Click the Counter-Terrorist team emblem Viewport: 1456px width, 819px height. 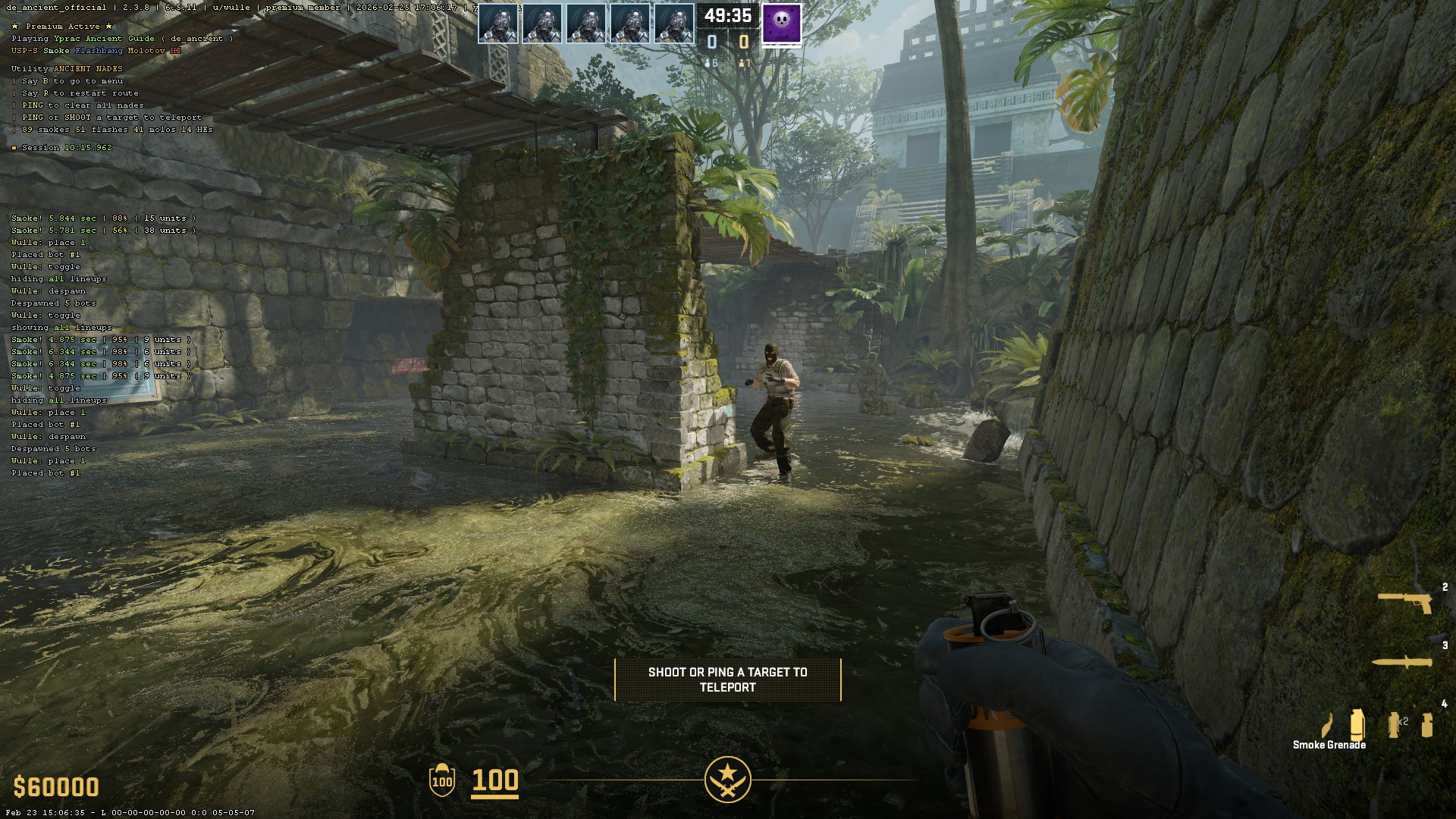pyautogui.click(x=727, y=779)
